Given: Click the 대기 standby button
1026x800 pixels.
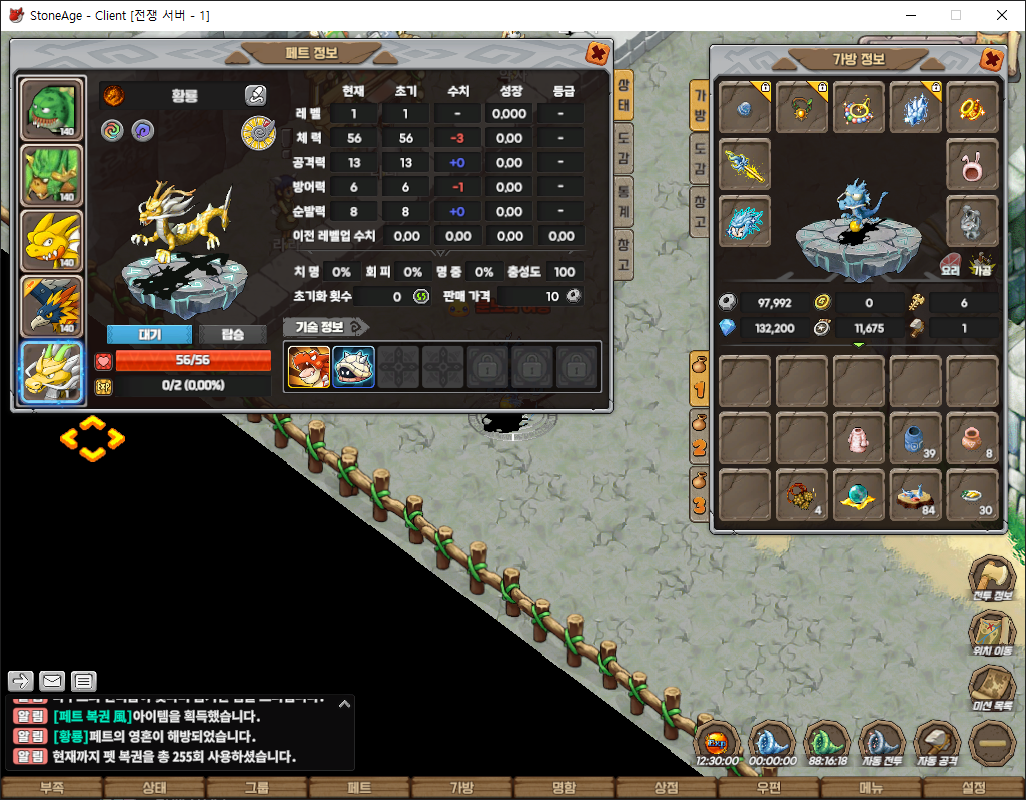Looking at the screenshot, I should click(x=148, y=334).
